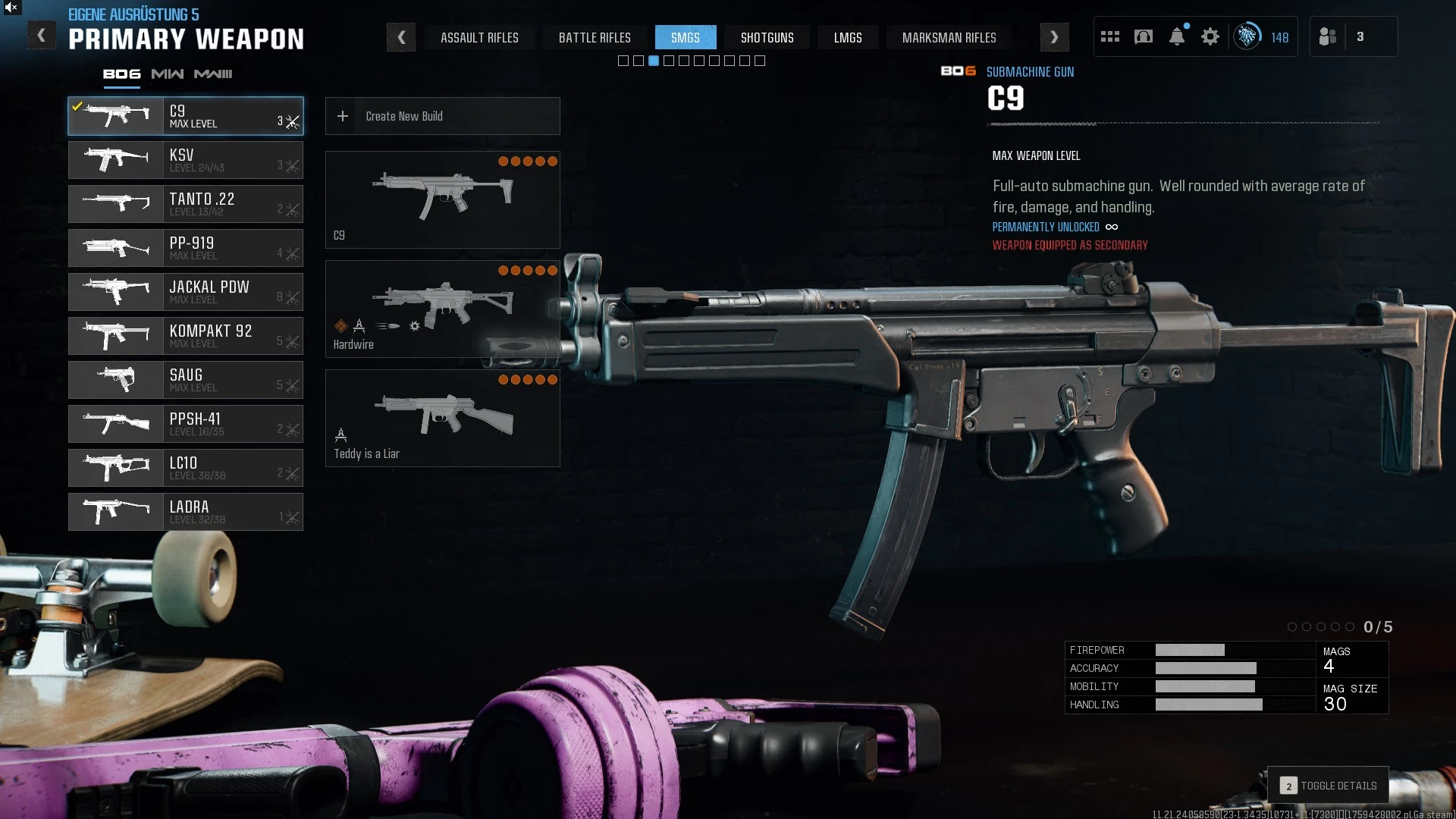Go back with the arrow beside Primary Weapon
Image resolution: width=1456 pixels, height=819 pixels.
pyautogui.click(x=42, y=36)
